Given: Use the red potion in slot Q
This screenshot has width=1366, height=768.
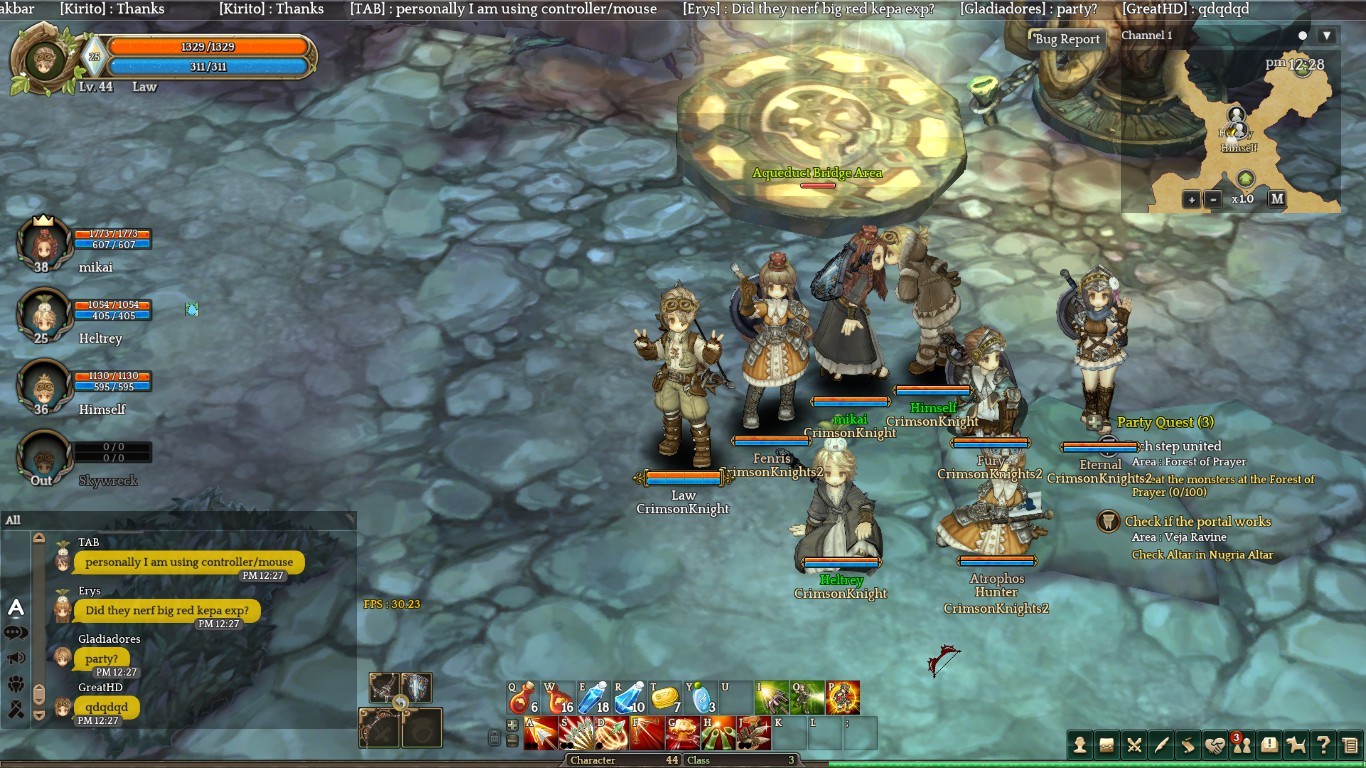Looking at the screenshot, I should point(524,697).
